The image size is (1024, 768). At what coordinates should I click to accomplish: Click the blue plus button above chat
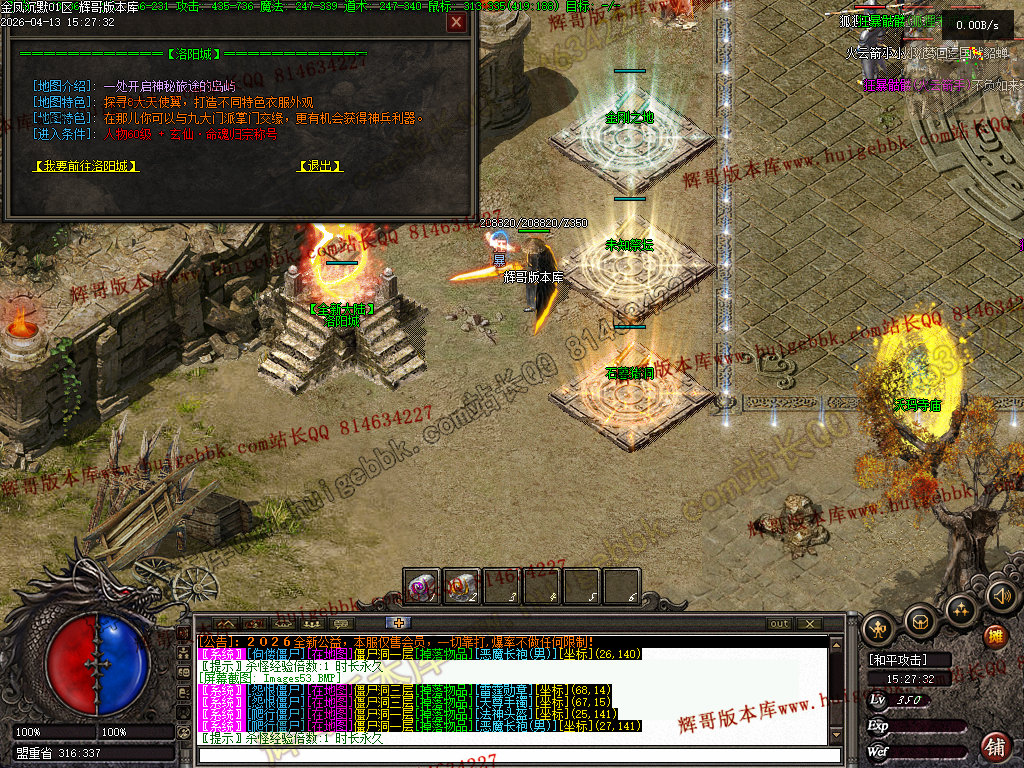click(400, 623)
